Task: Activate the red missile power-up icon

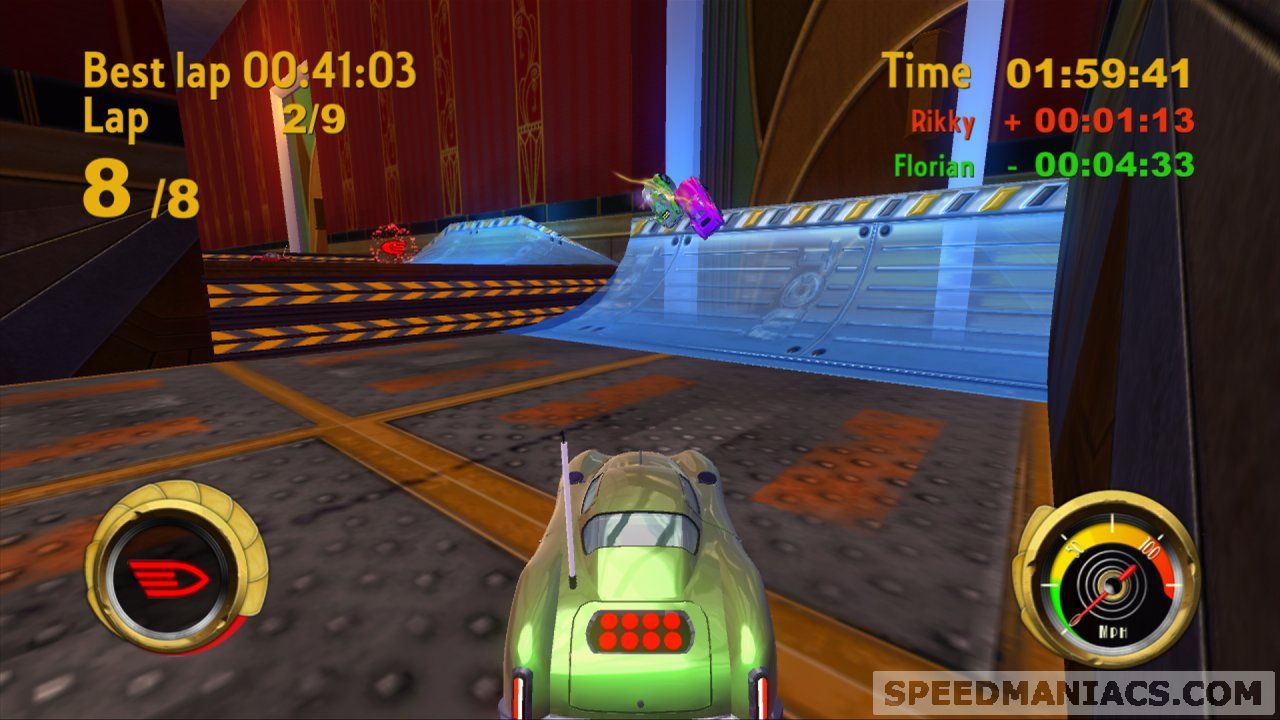Action: 167,578
